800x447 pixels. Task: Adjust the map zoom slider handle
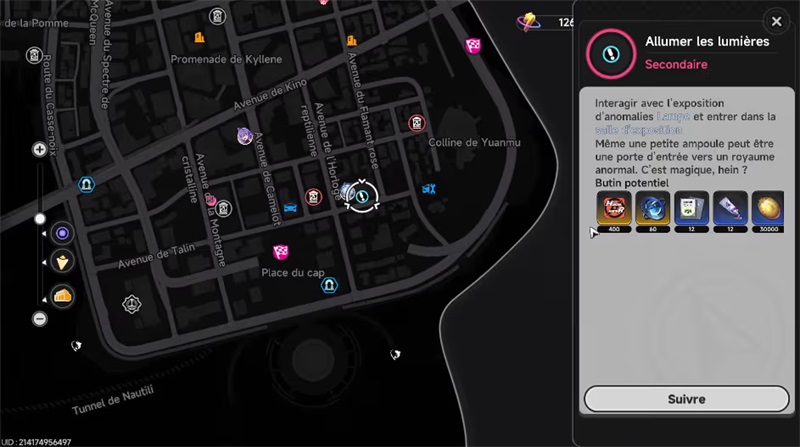pos(39,218)
